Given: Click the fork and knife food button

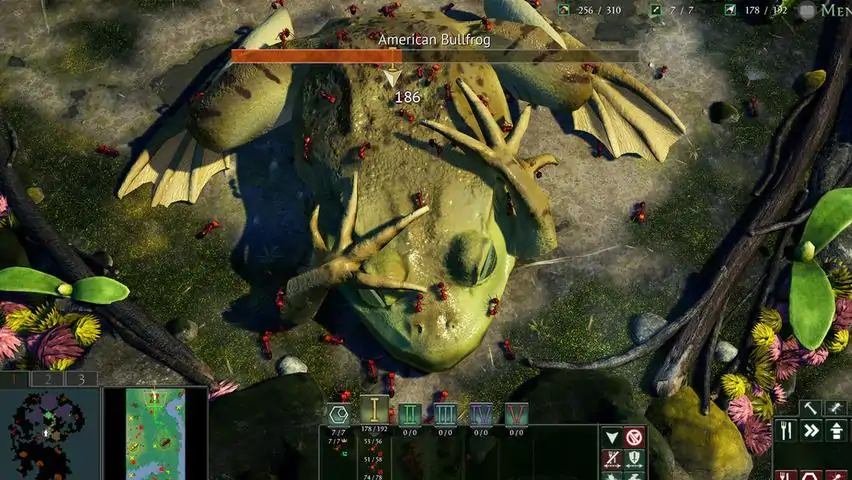Looking at the screenshot, I should pos(786,431).
